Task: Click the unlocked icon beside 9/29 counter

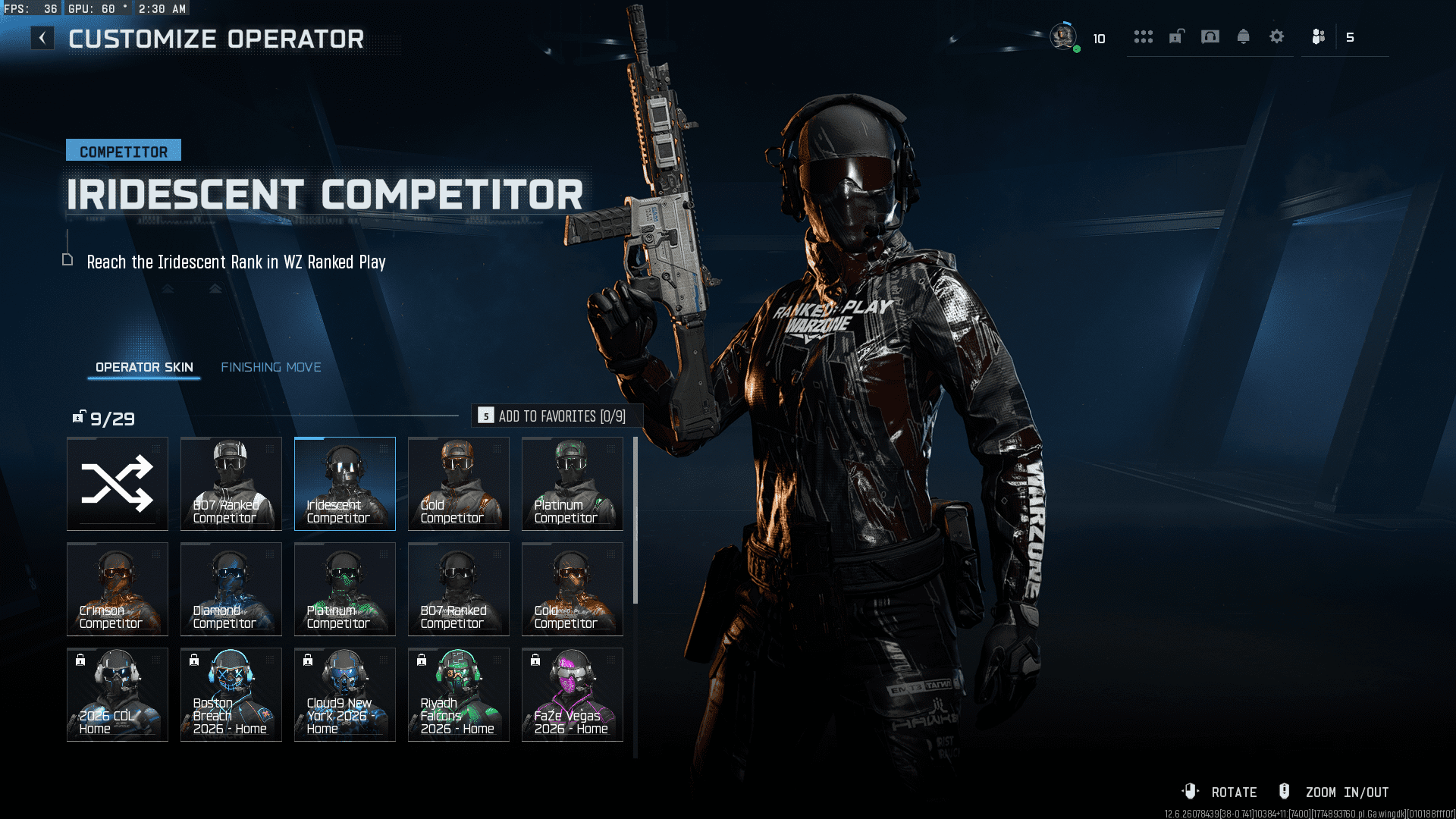Action: tap(78, 416)
